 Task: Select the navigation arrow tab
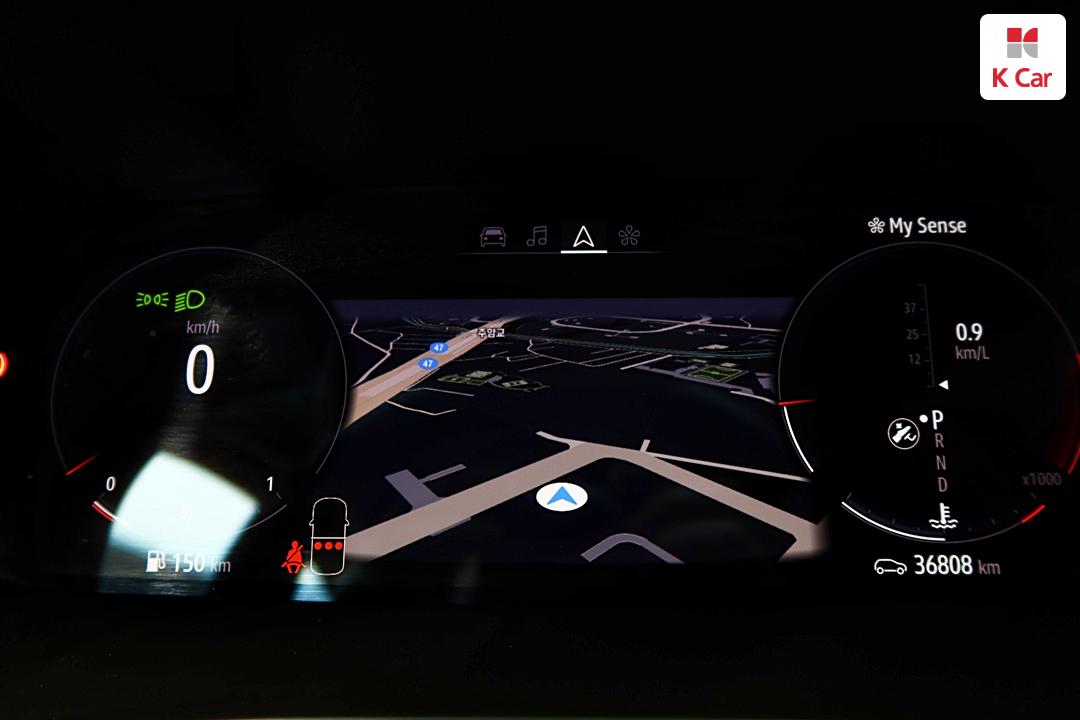tap(583, 237)
